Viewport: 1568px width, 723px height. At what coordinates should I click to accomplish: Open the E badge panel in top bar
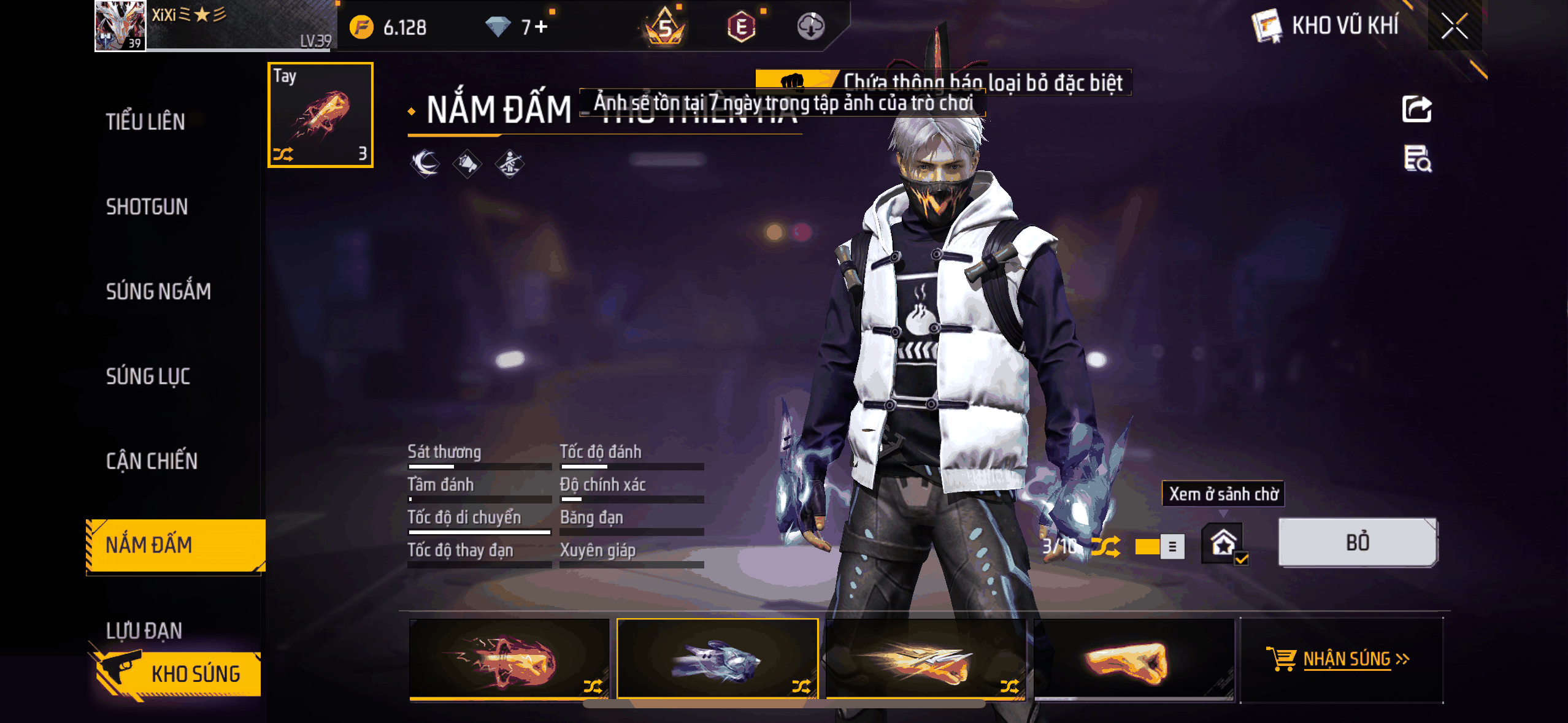pos(742,27)
